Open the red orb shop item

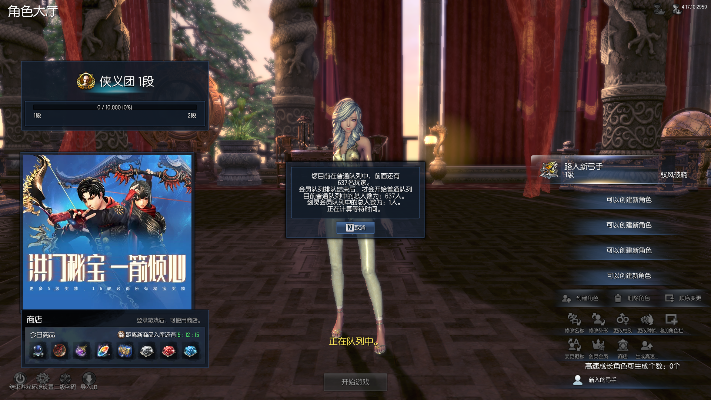point(59,350)
